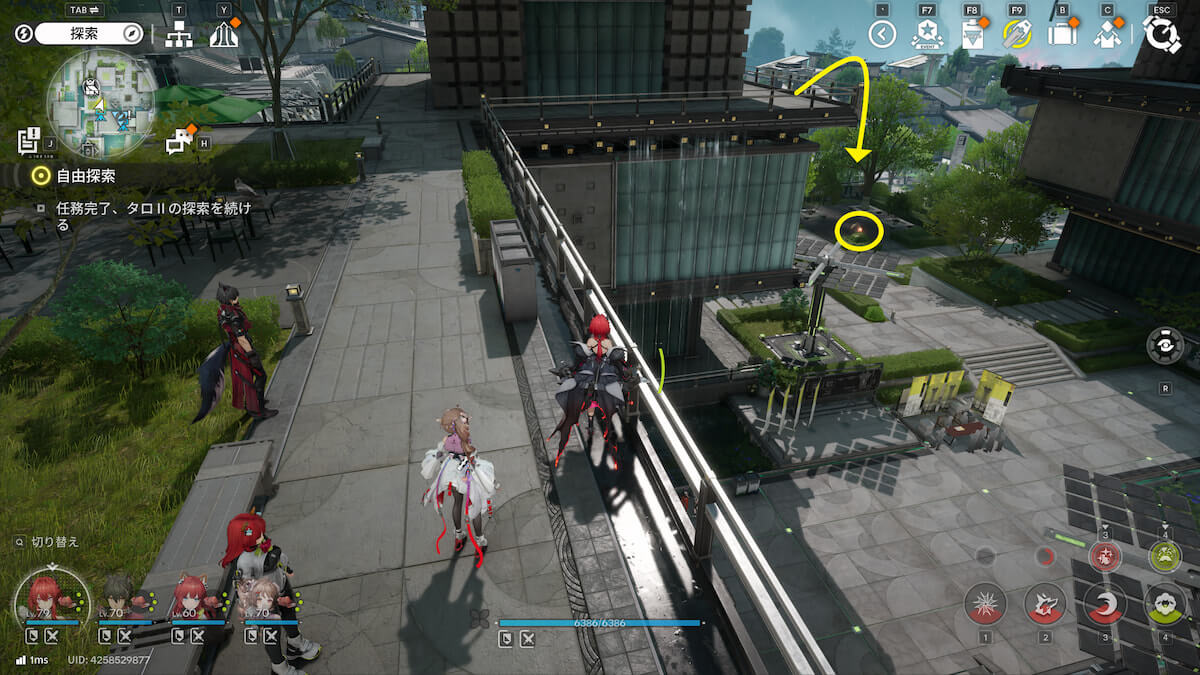Click the eye-shaped camera button
The width and height of the screenshot is (1200, 675).
[x=1165, y=345]
